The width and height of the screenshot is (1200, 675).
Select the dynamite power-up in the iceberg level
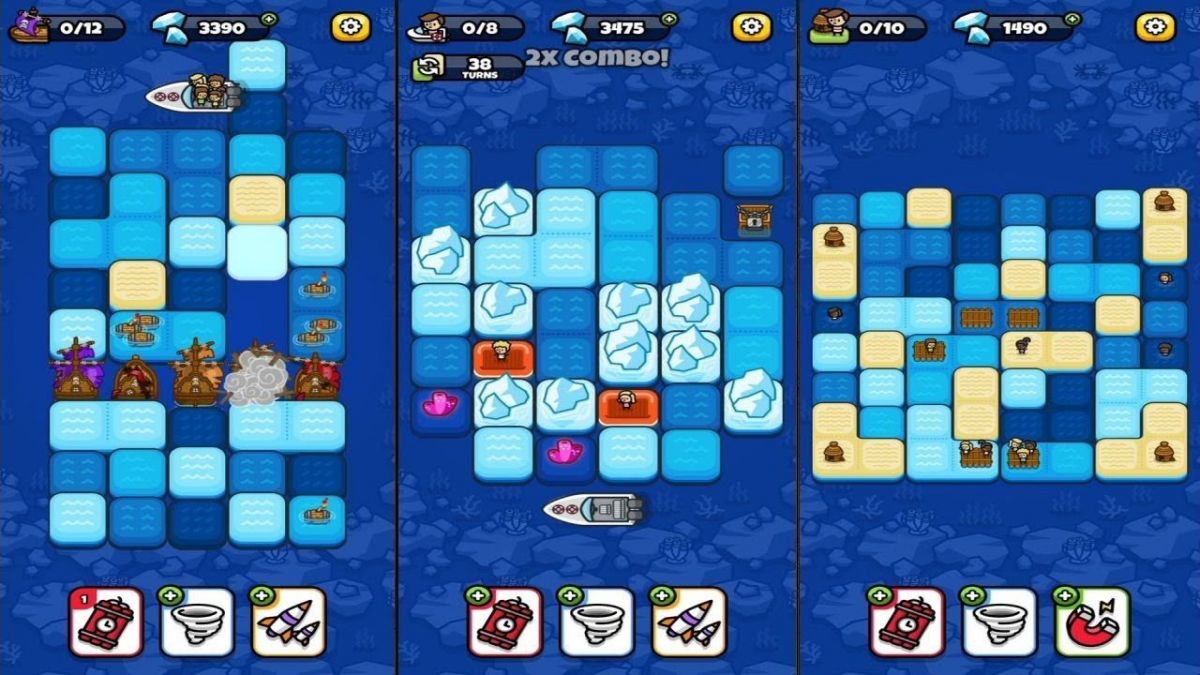click(505, 622)
